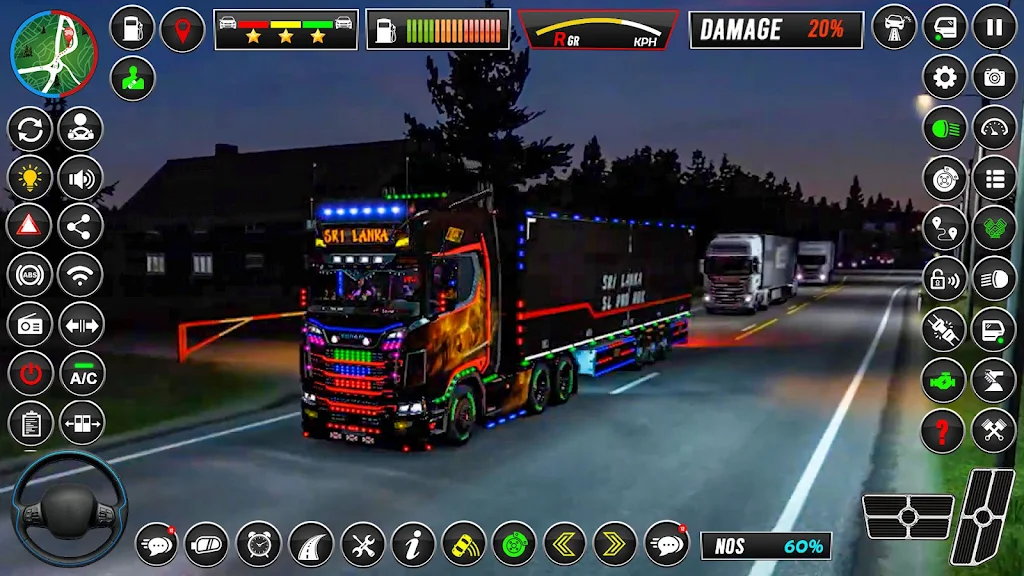Open the info "i" button

click(x=413, y=544)
